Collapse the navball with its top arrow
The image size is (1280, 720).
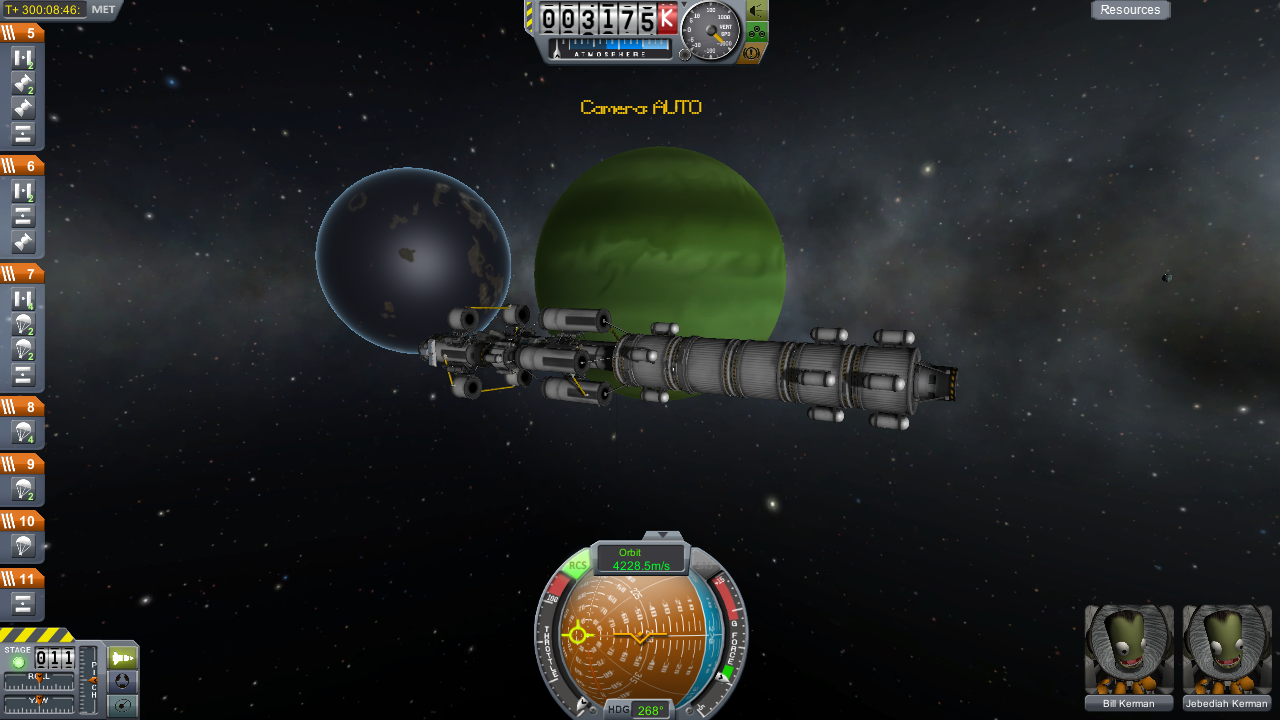tap(663, 537)
